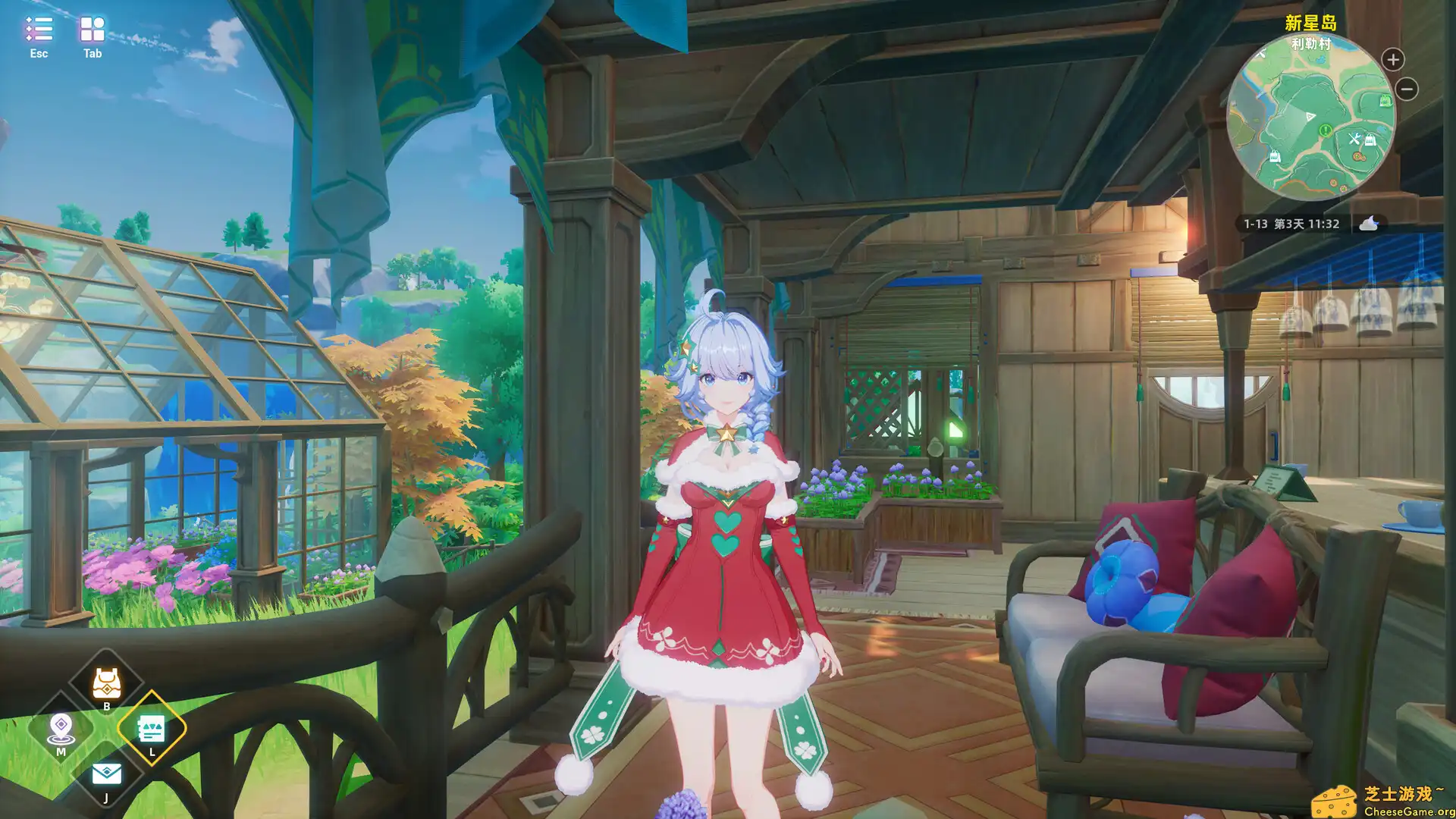Click the player arrow at minimap center
The width and height of the screenshot is (1456, 819).
pos(1310,116)
